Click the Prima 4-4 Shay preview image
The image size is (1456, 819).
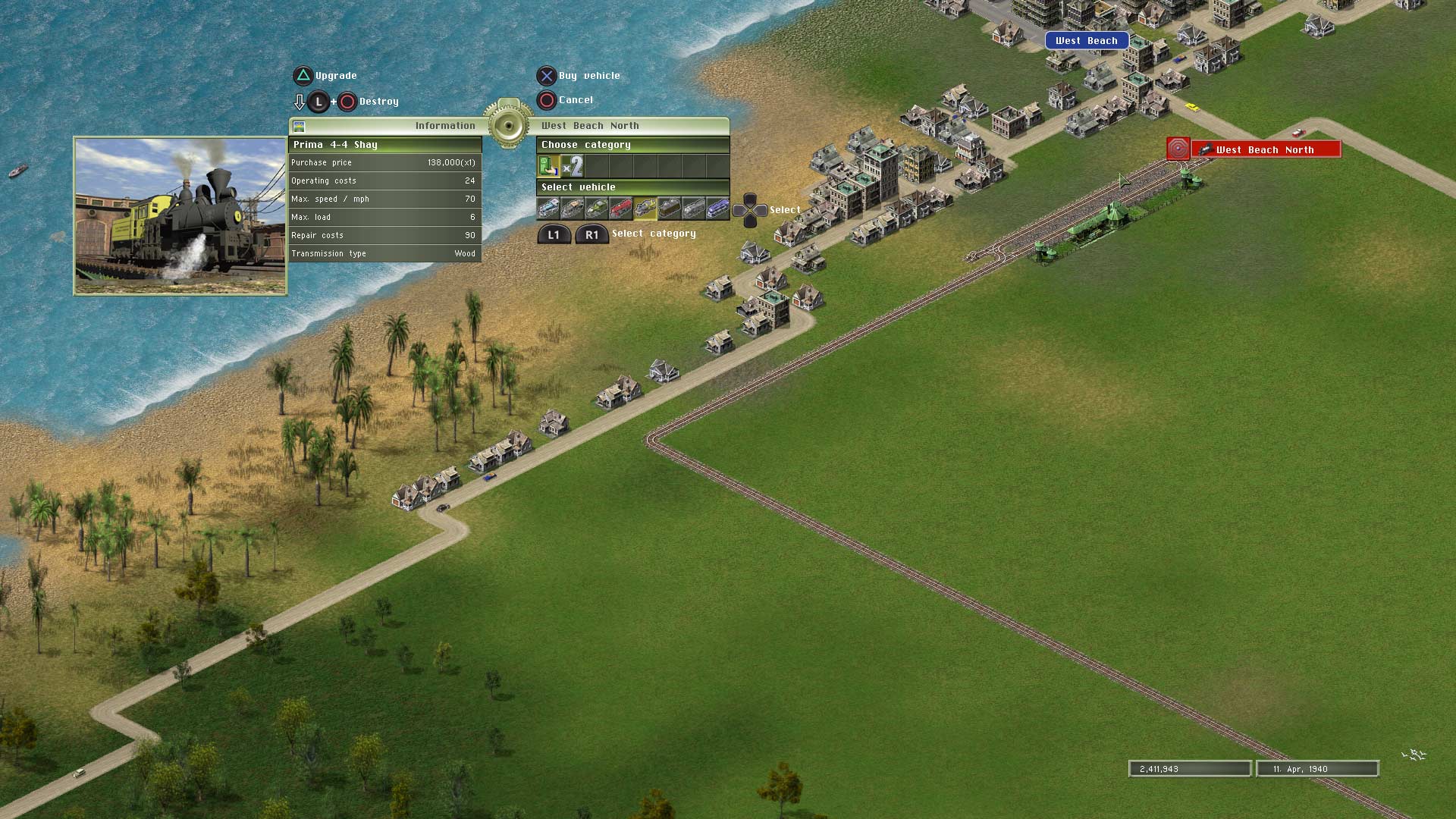click(180, 214)
